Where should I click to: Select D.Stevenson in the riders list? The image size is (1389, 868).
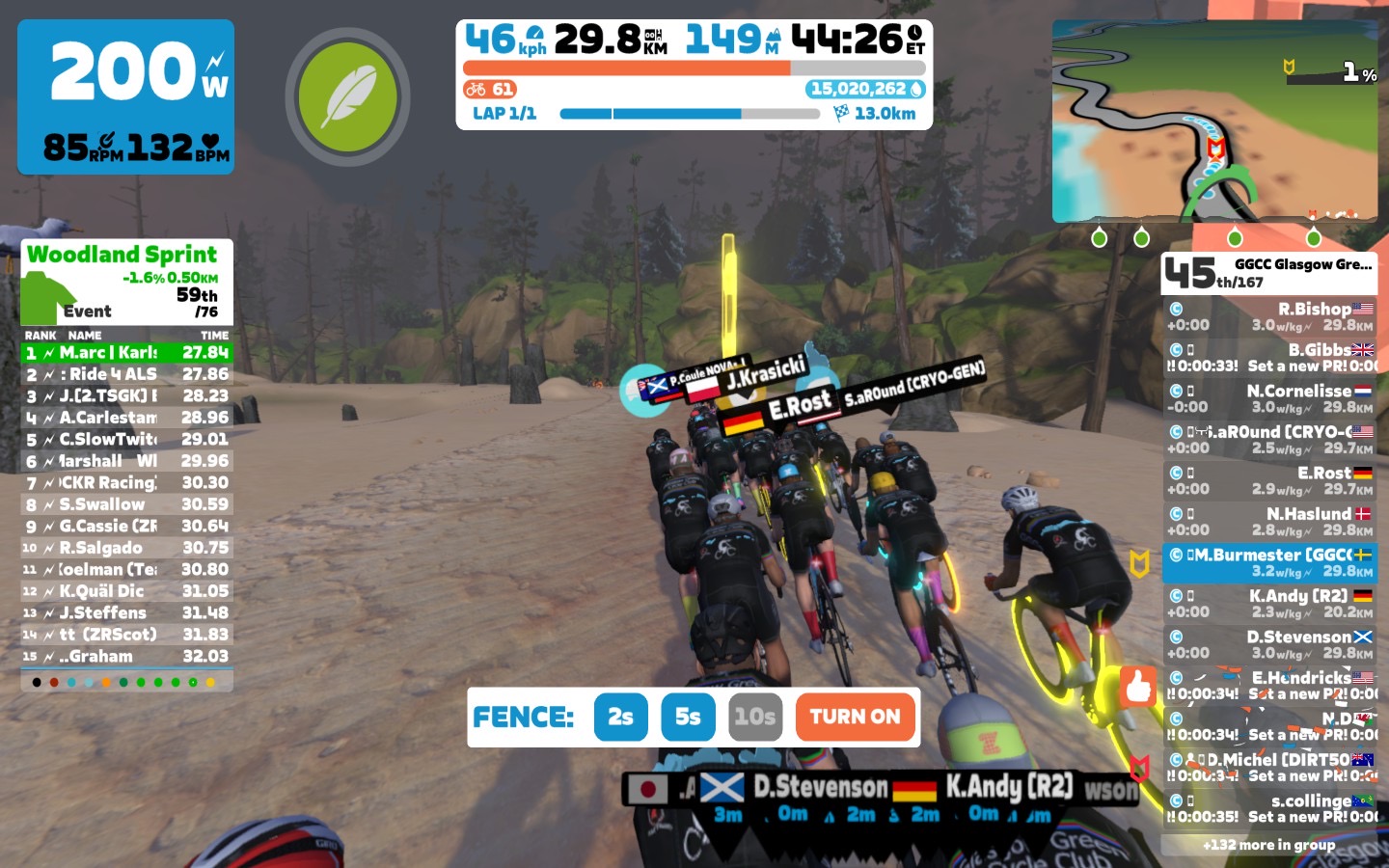click(1269, 644)
